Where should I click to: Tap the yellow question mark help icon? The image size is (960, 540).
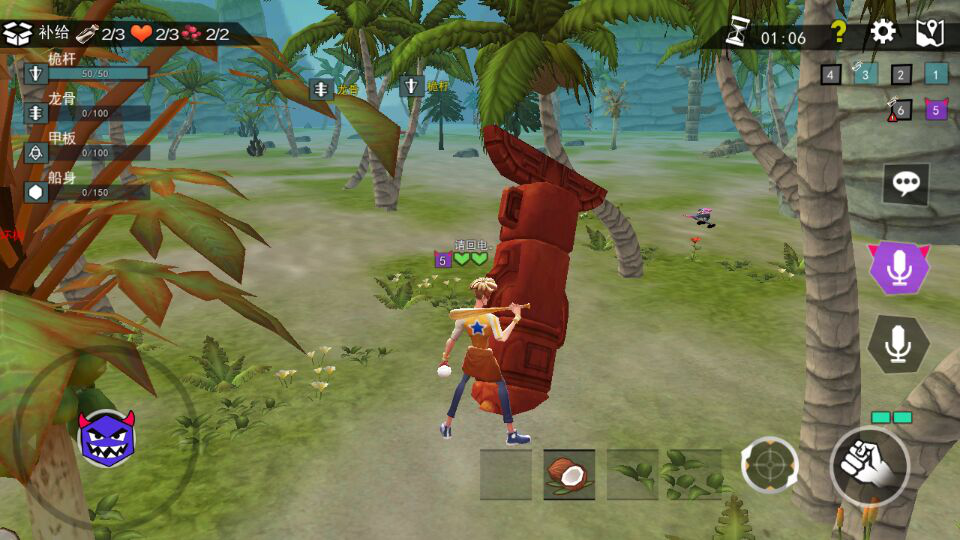click(x=839, y=32)
